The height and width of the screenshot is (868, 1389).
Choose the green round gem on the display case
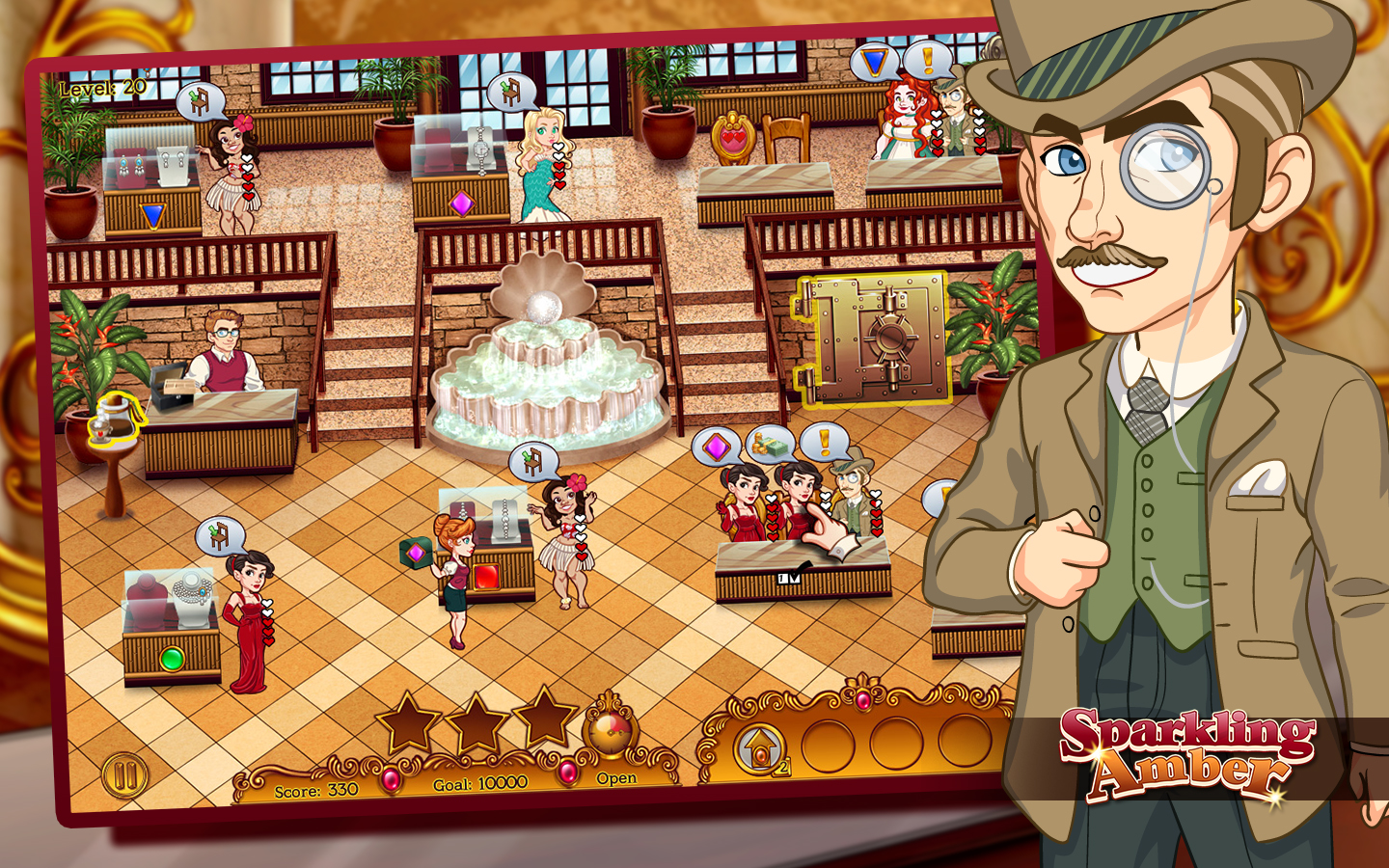(172, 660)
